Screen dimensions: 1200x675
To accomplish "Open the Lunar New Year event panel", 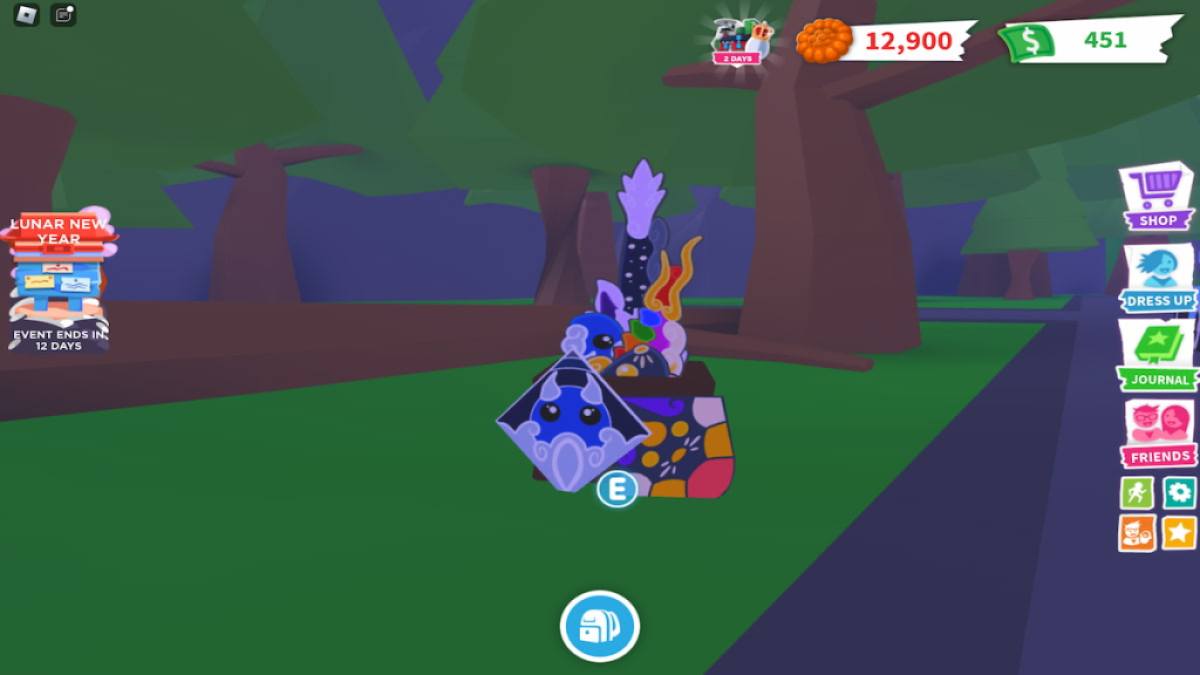I will tap(59, 280).
